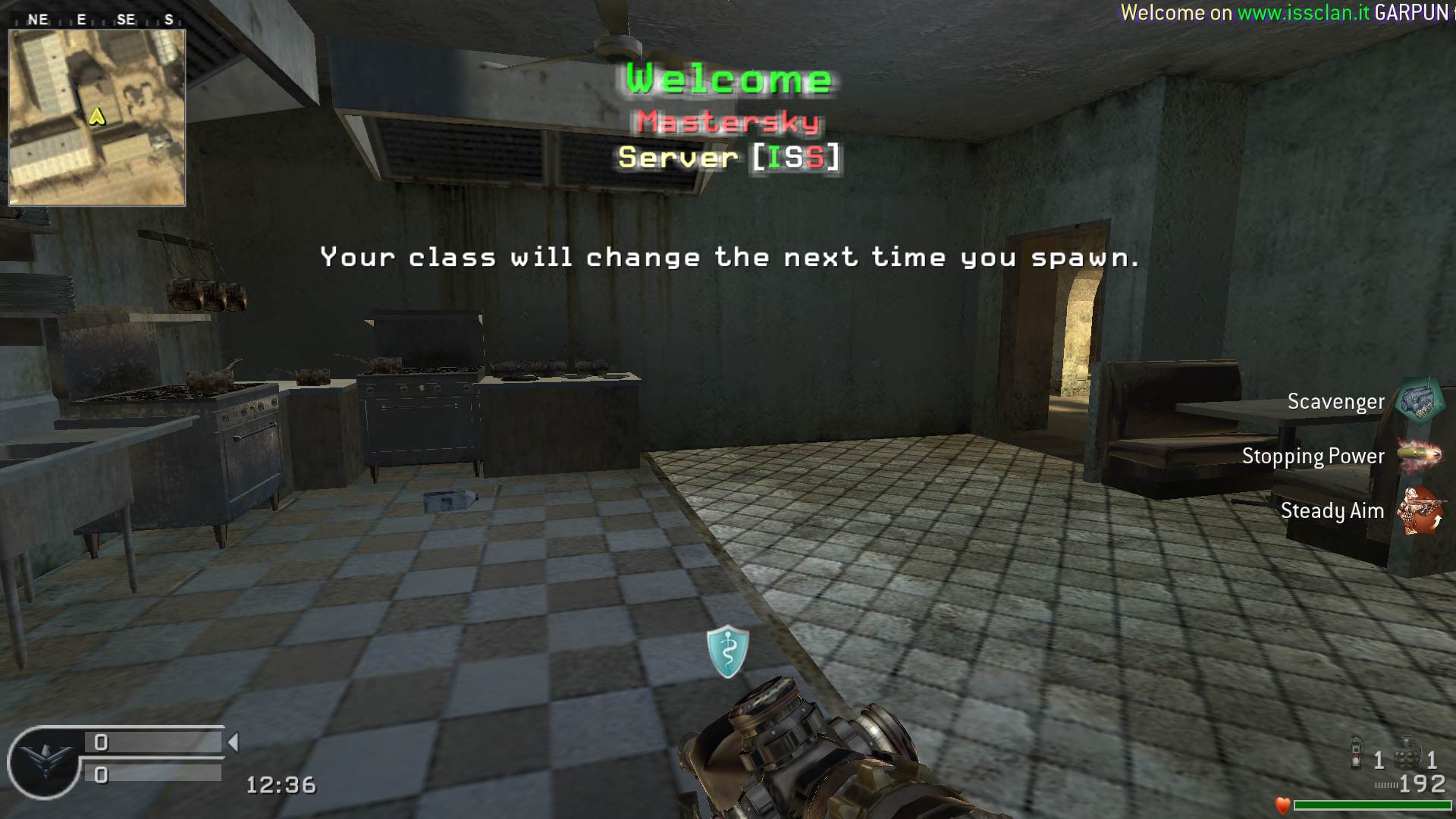Select the Steady Aim perk icon
This screenshot has width=1456, height=819.
tap(1420, 510)
